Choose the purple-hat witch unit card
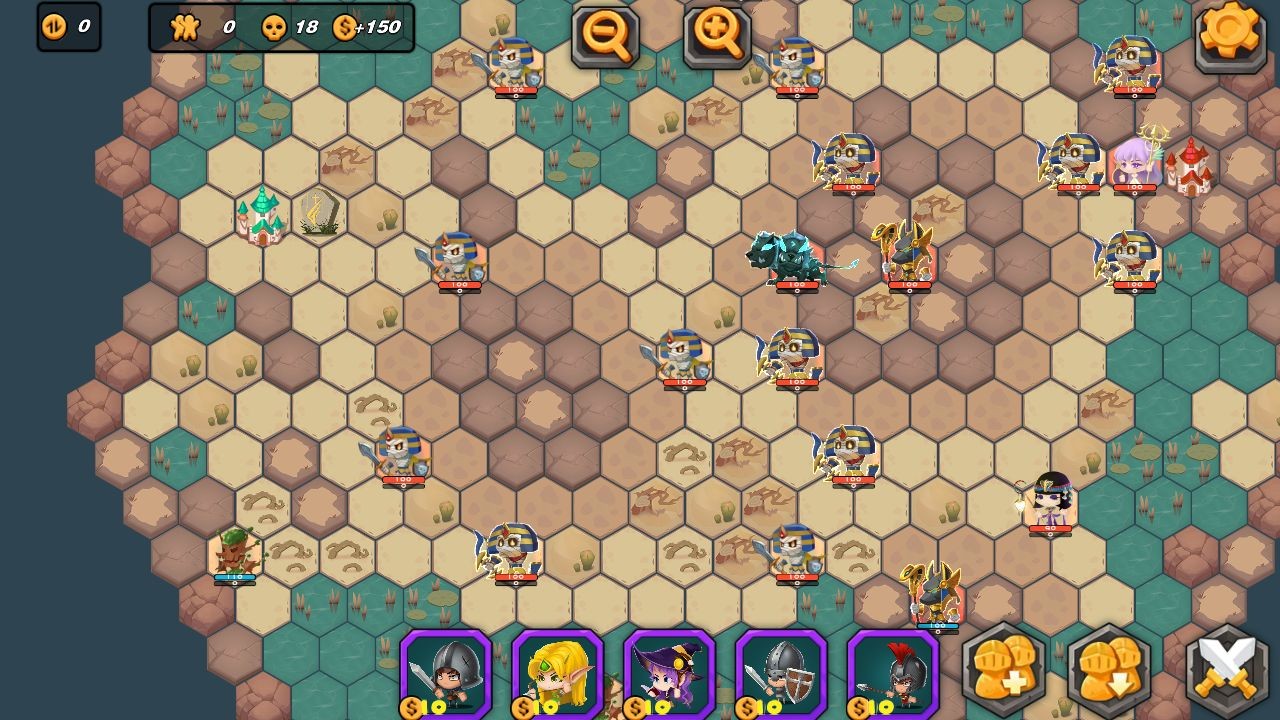1280x720 pixels. click(x=670, y=672)
